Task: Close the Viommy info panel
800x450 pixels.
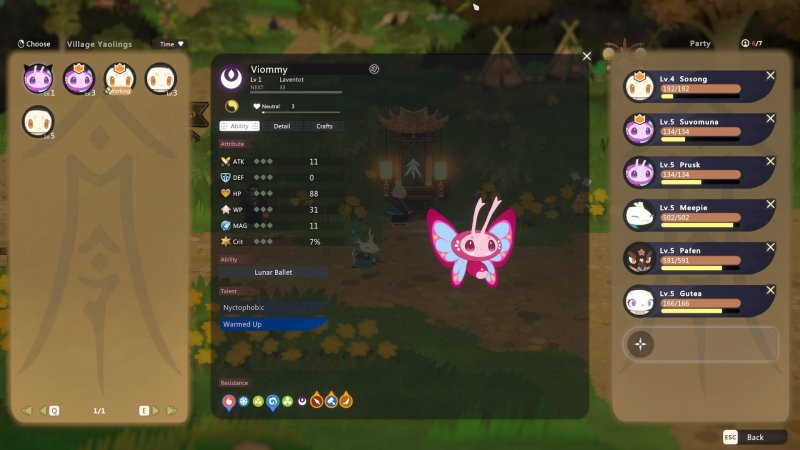Action: coord(587,56)
